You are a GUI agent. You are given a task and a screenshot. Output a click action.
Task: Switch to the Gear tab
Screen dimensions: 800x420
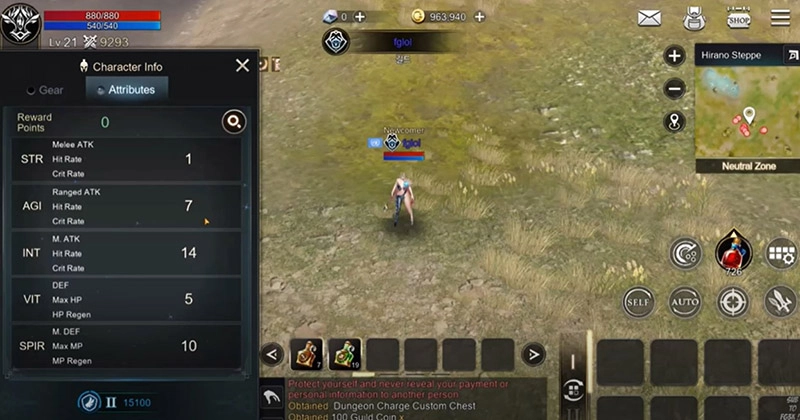click(45, 90)
